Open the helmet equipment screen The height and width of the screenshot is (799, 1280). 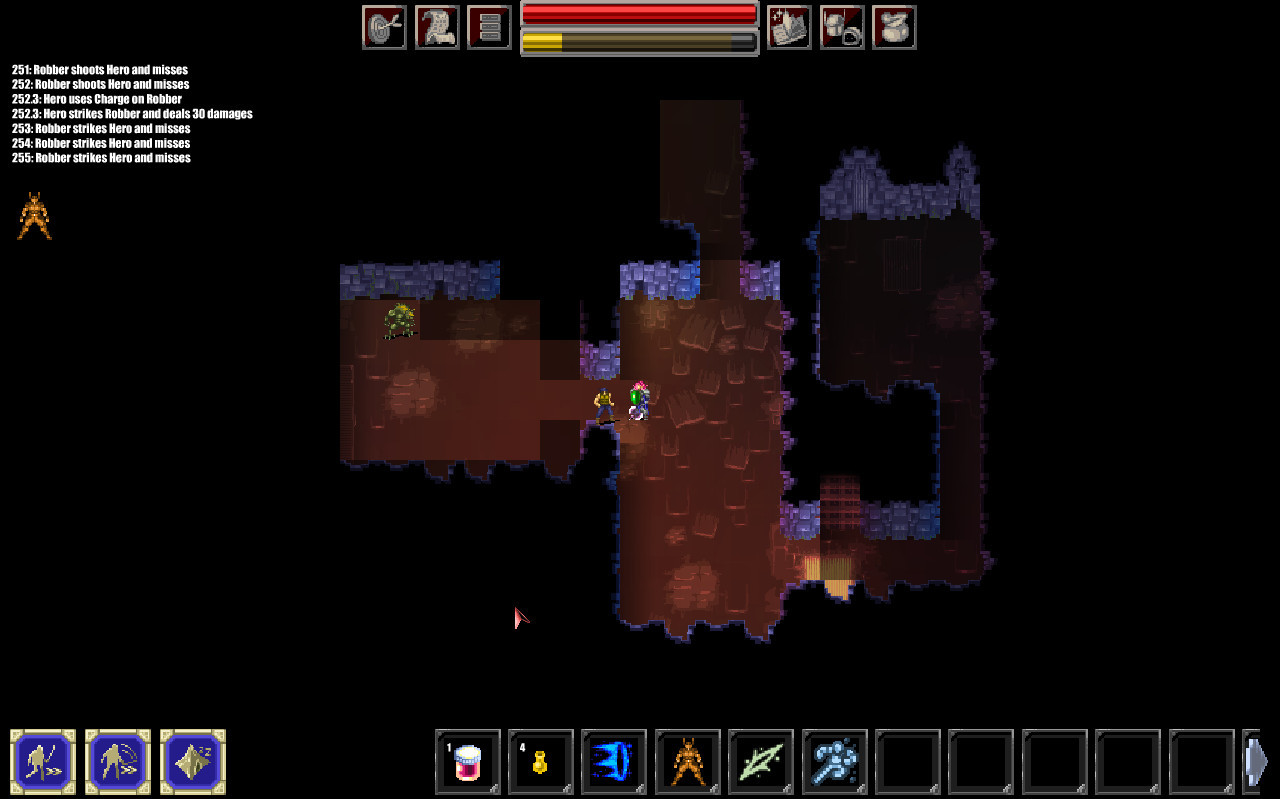(x=842, y=27)
